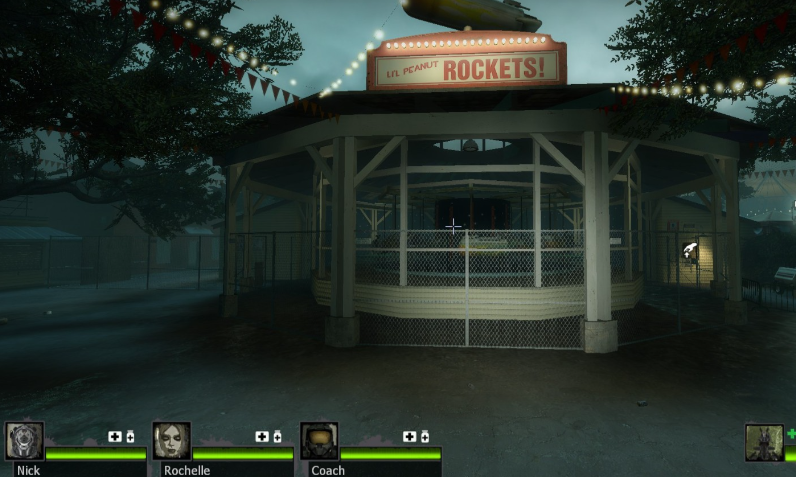Click Nick's first aid kit icon

coord(114,436)
